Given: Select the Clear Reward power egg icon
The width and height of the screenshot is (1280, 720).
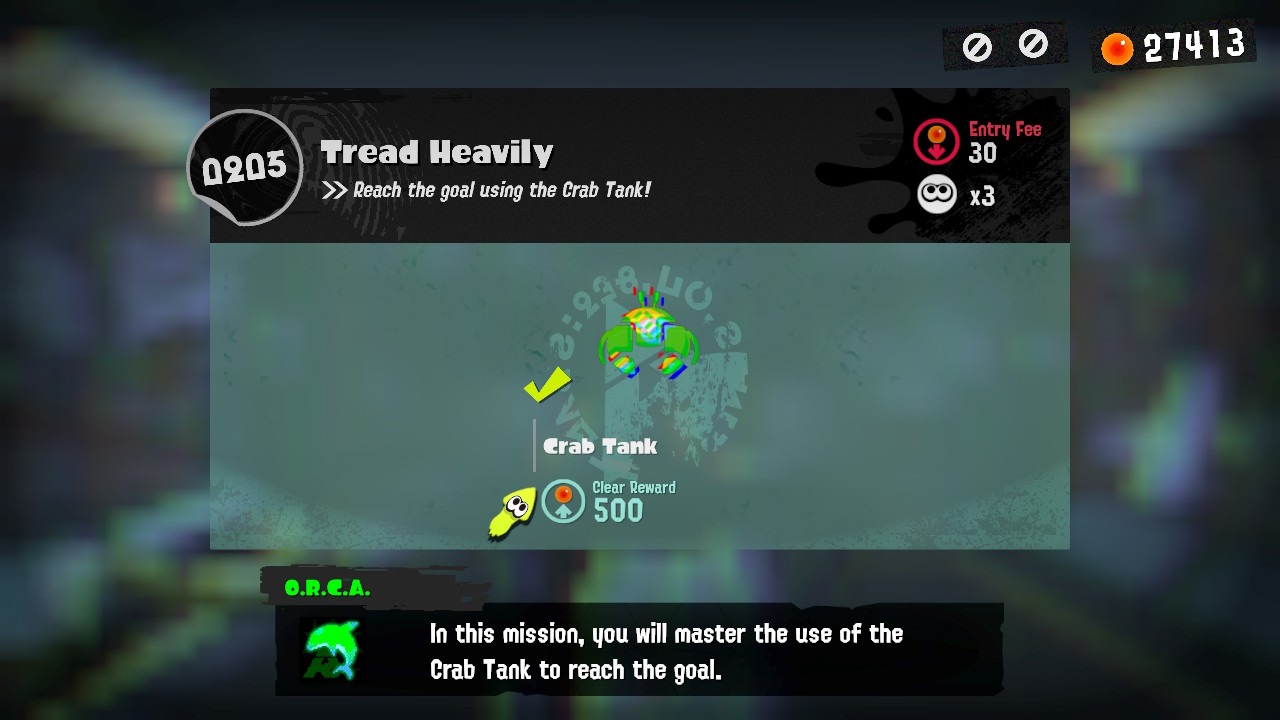Looking at the screenshot, I should 563,501.
